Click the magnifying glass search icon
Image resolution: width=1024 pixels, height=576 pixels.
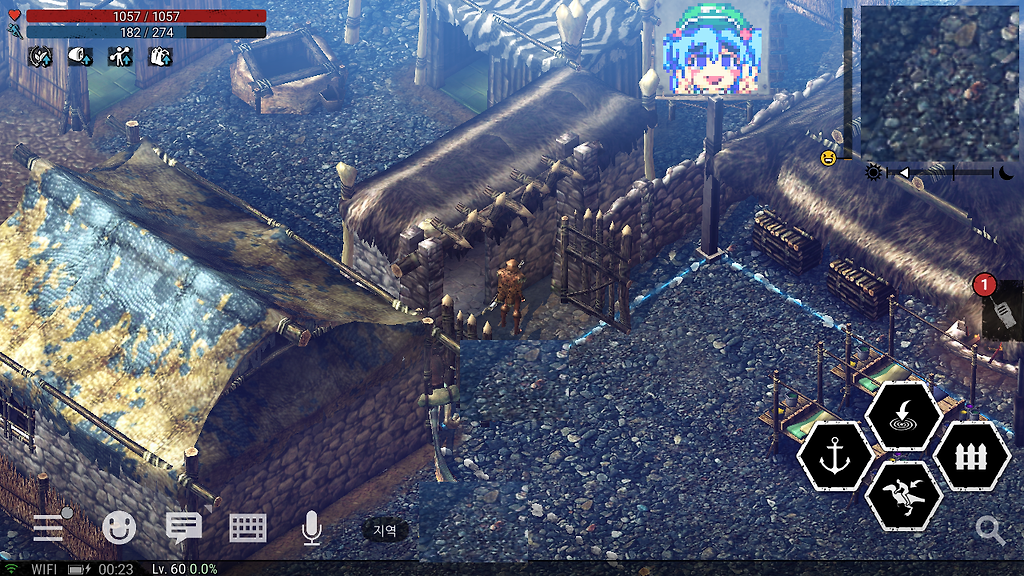[991, 530]
